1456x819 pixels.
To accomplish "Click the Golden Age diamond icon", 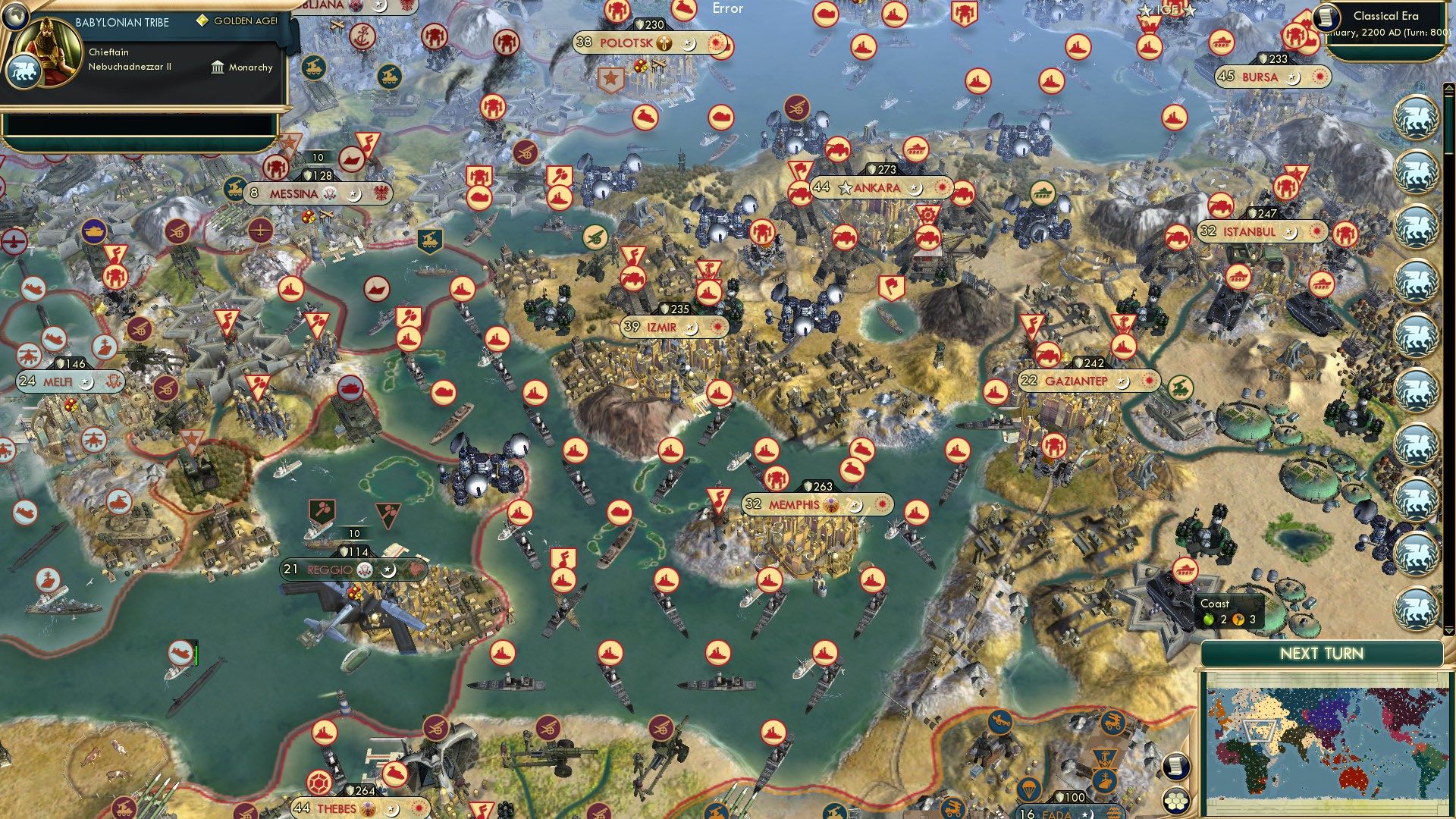I will coord(202,21).
